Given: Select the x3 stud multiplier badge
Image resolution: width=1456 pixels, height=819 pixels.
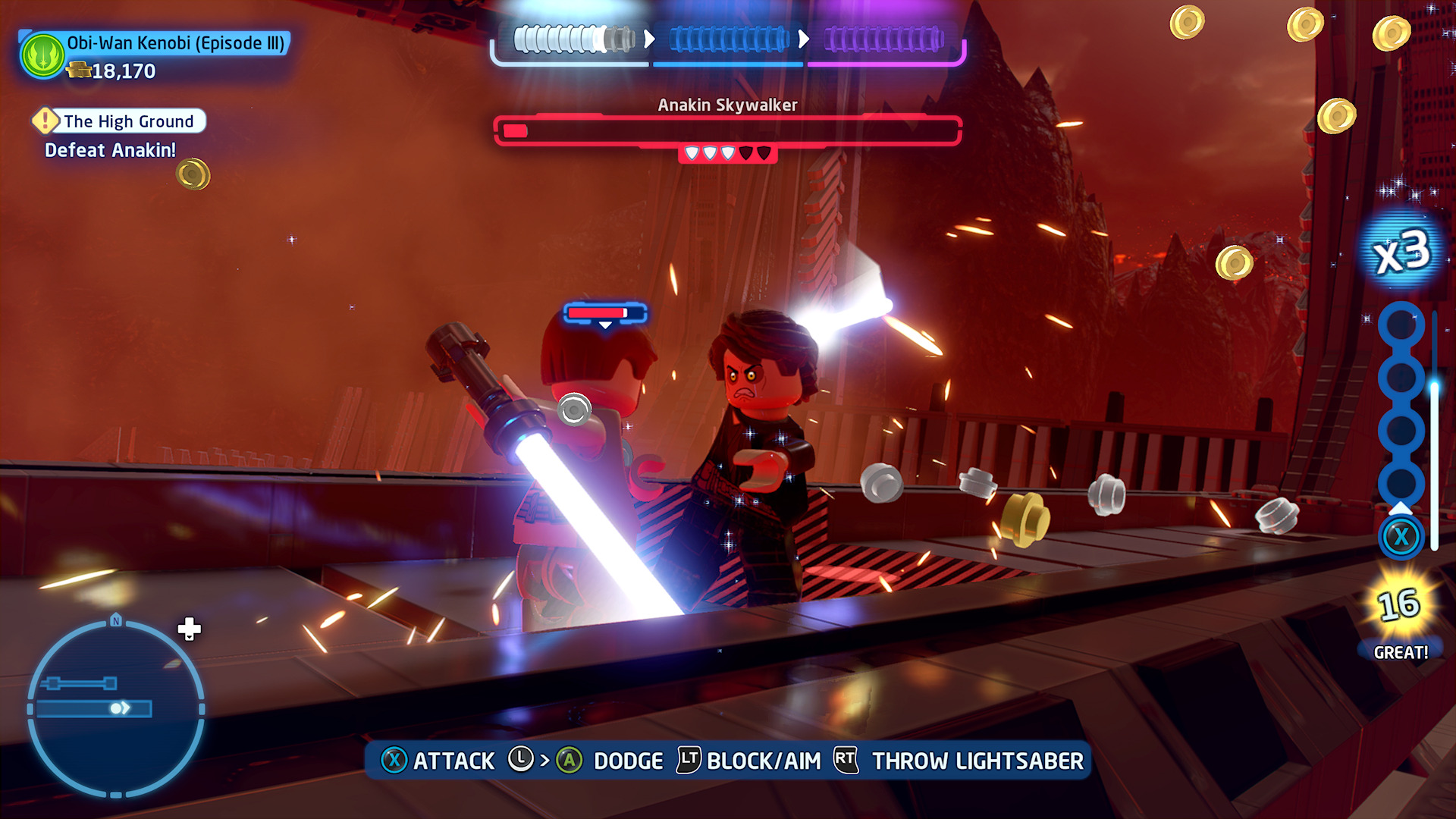Looking at the screenshot, I should (x=1402, y=253).
